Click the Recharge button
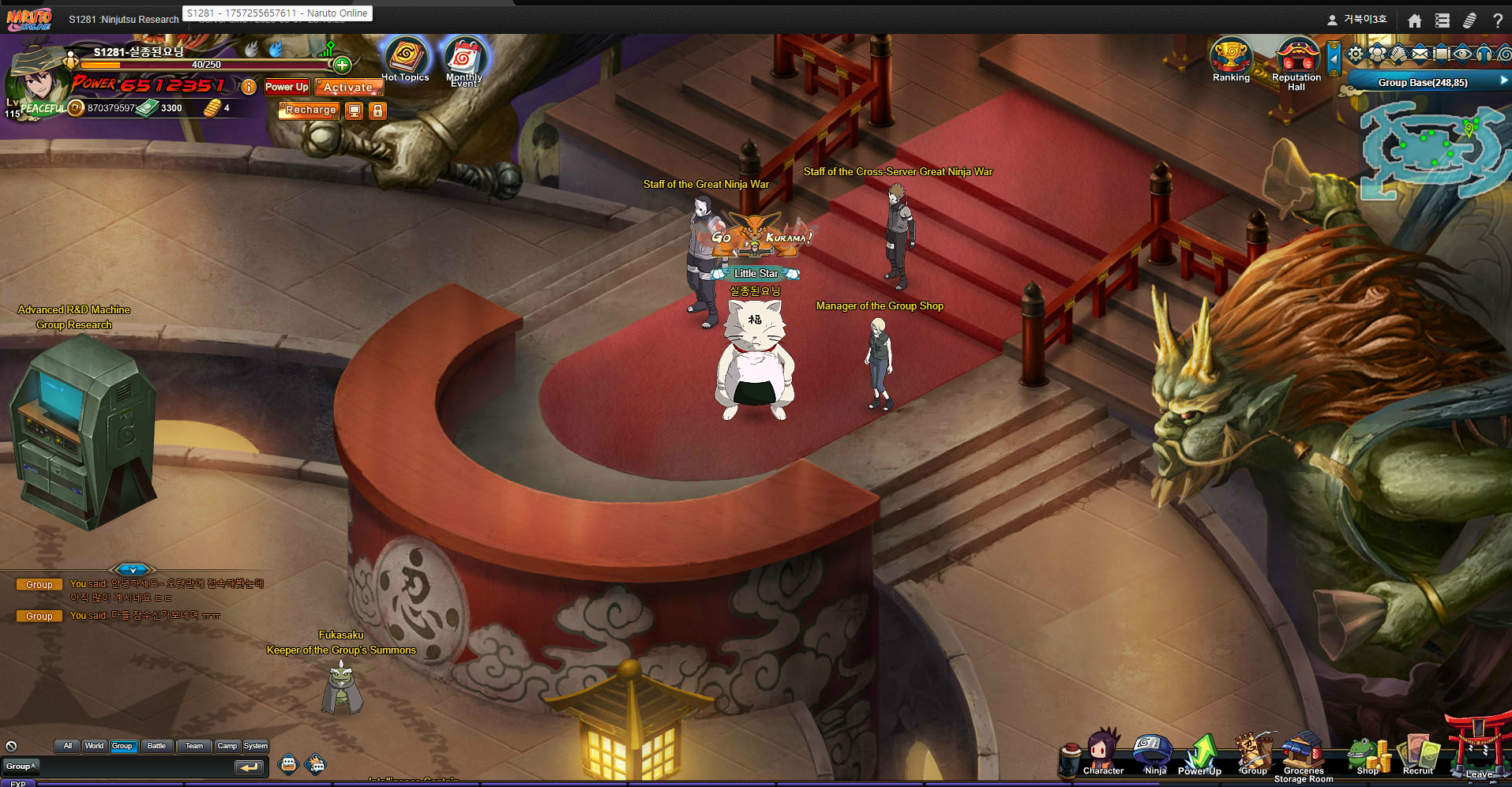 click(310, 111)
